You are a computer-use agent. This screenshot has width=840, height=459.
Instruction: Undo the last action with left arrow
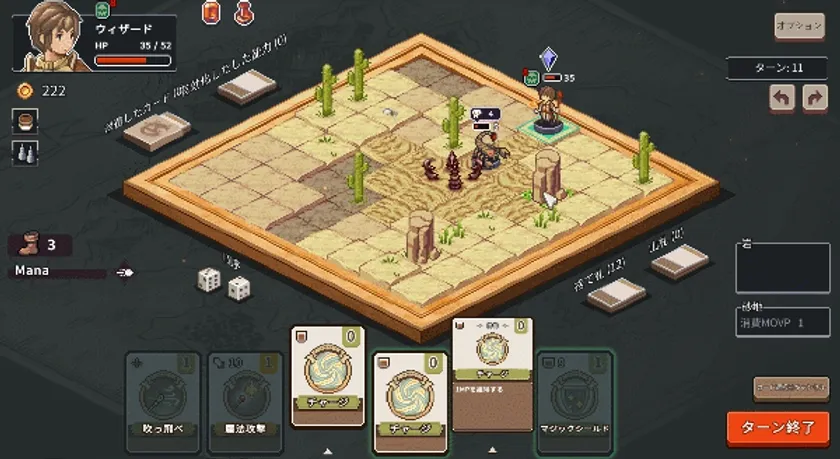point(782,98)
